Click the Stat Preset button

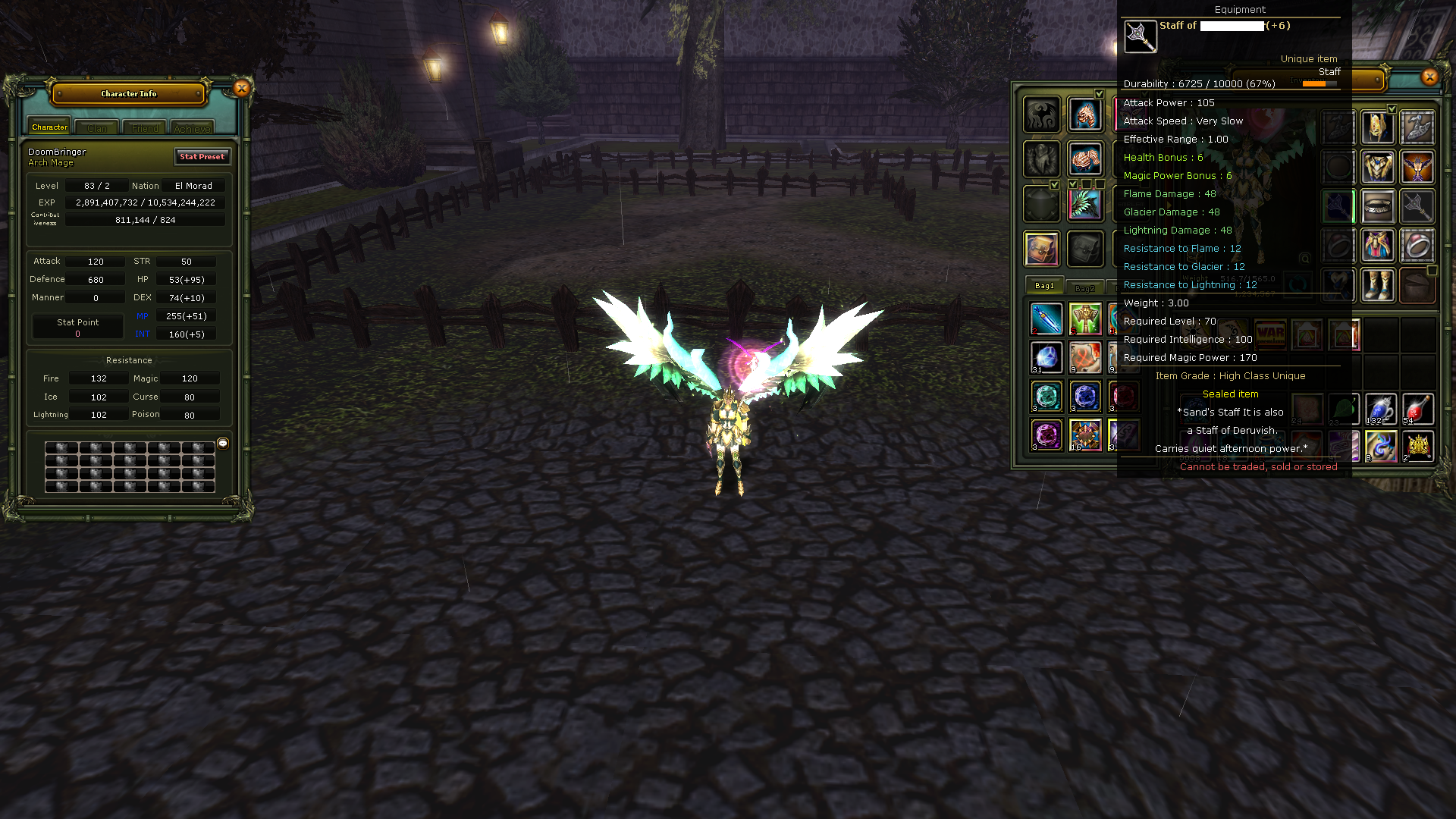coord(202,157)
